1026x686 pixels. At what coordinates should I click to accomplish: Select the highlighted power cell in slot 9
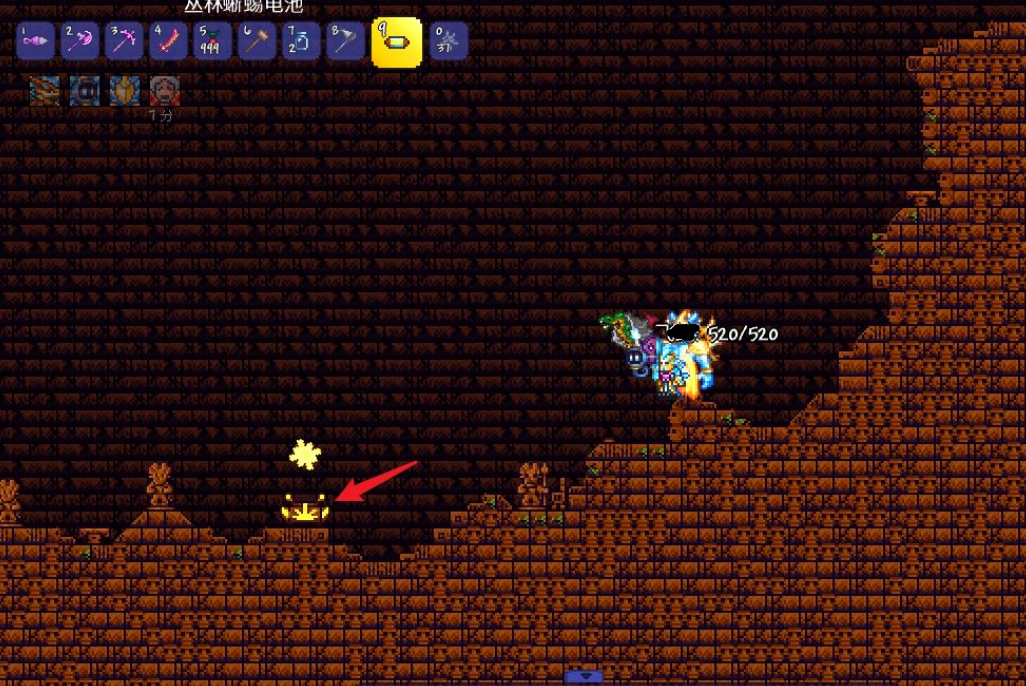coord(396,42)
